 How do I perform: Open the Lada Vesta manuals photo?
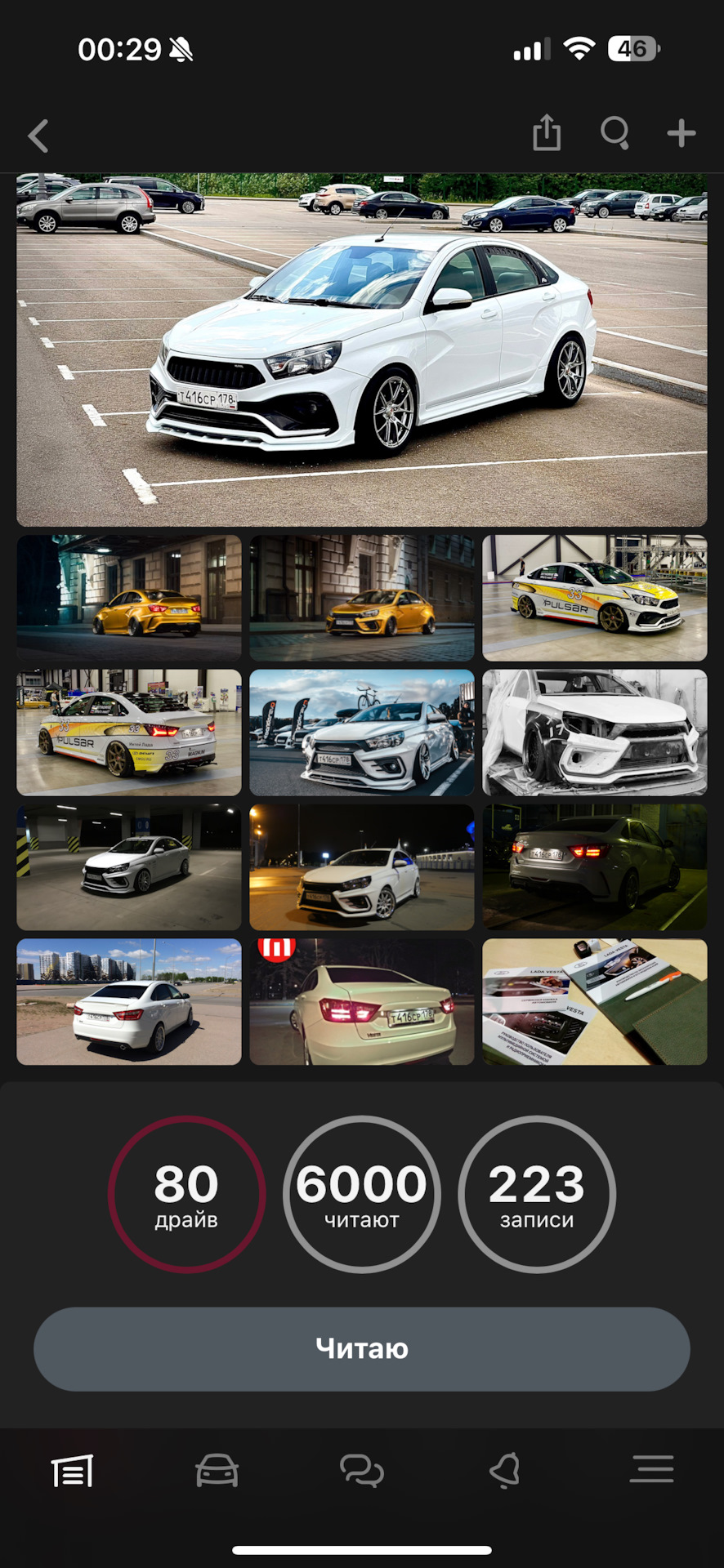point(594,1002)
